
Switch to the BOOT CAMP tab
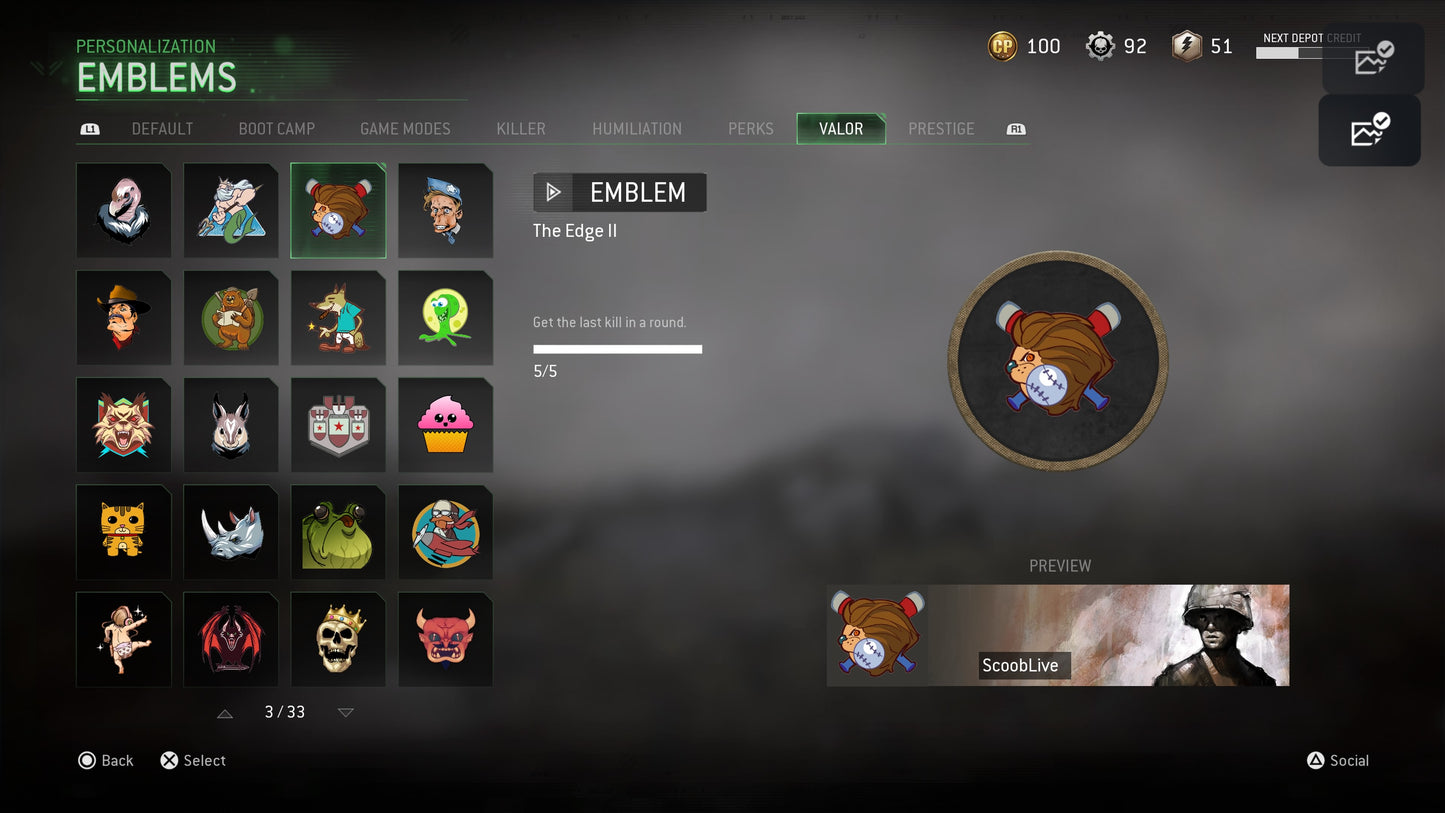[276, 128]
